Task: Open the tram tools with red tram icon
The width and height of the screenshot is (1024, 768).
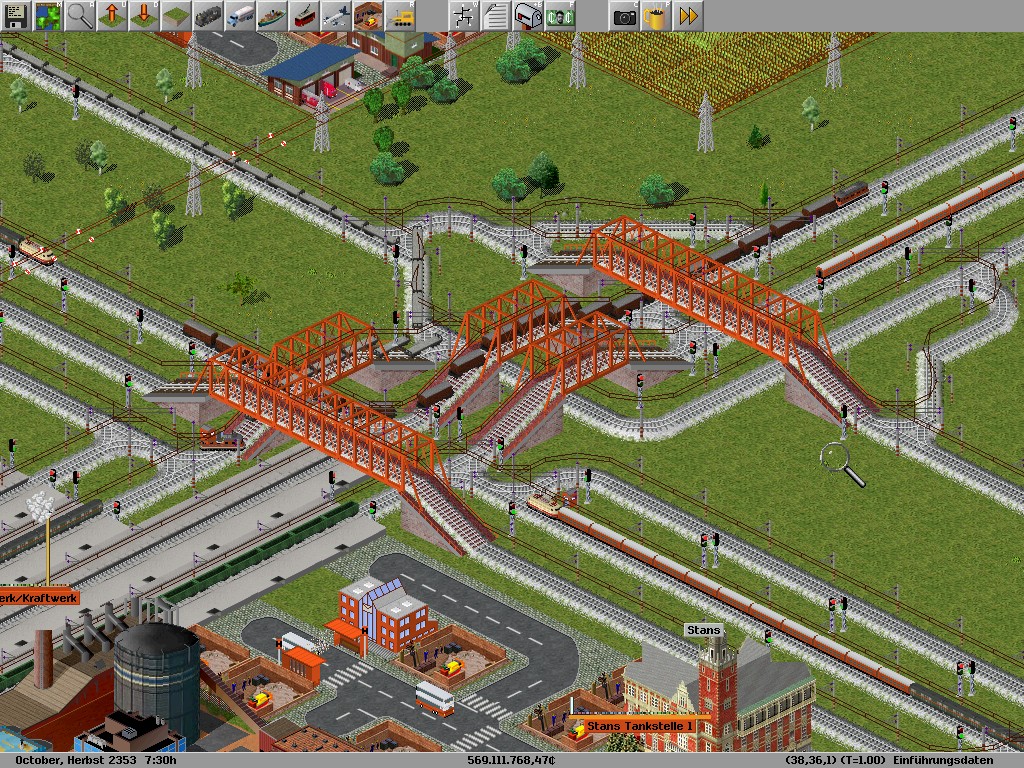Action: [x=304, y=16]
